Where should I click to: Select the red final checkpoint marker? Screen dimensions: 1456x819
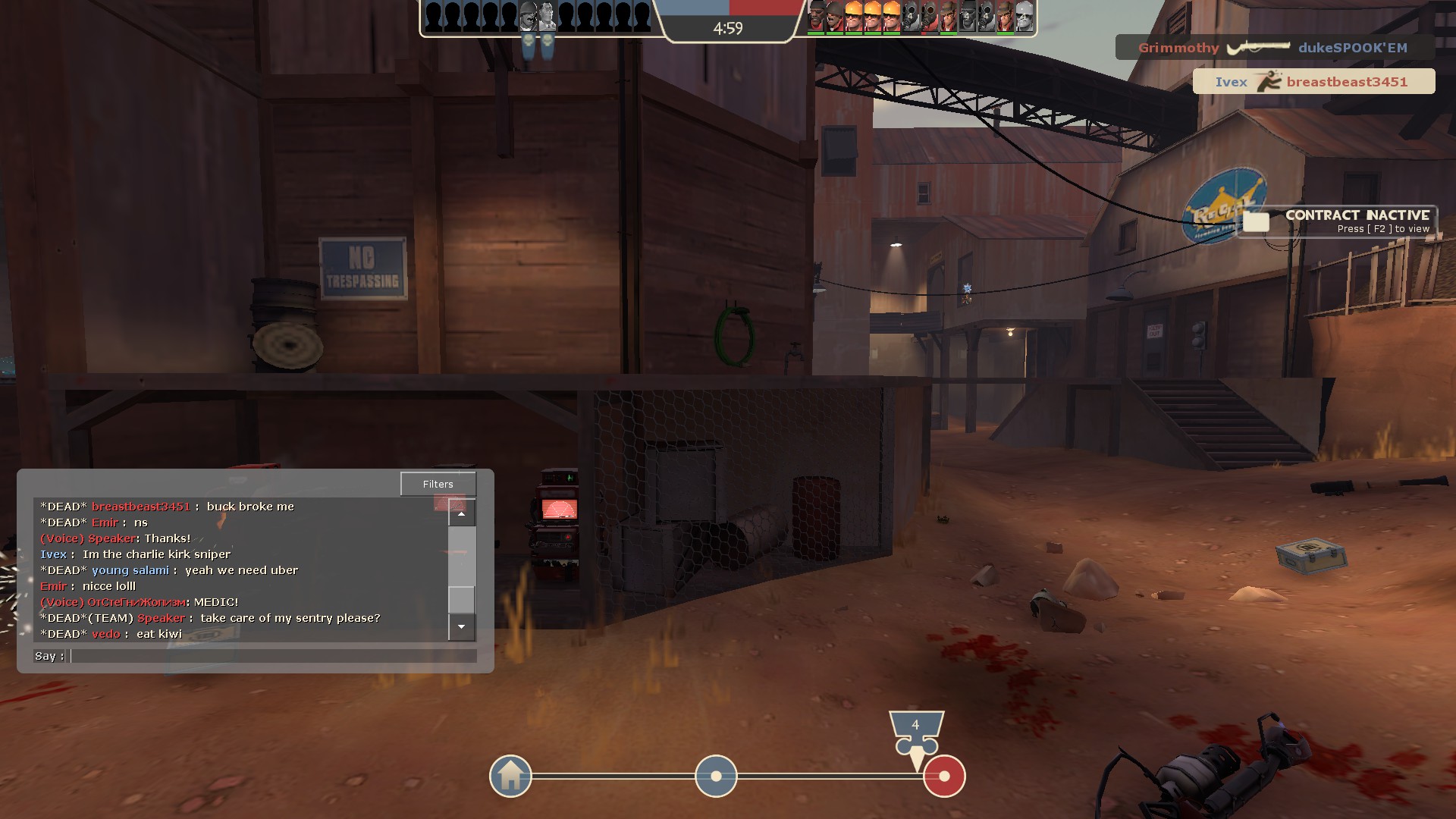[944, 776]
